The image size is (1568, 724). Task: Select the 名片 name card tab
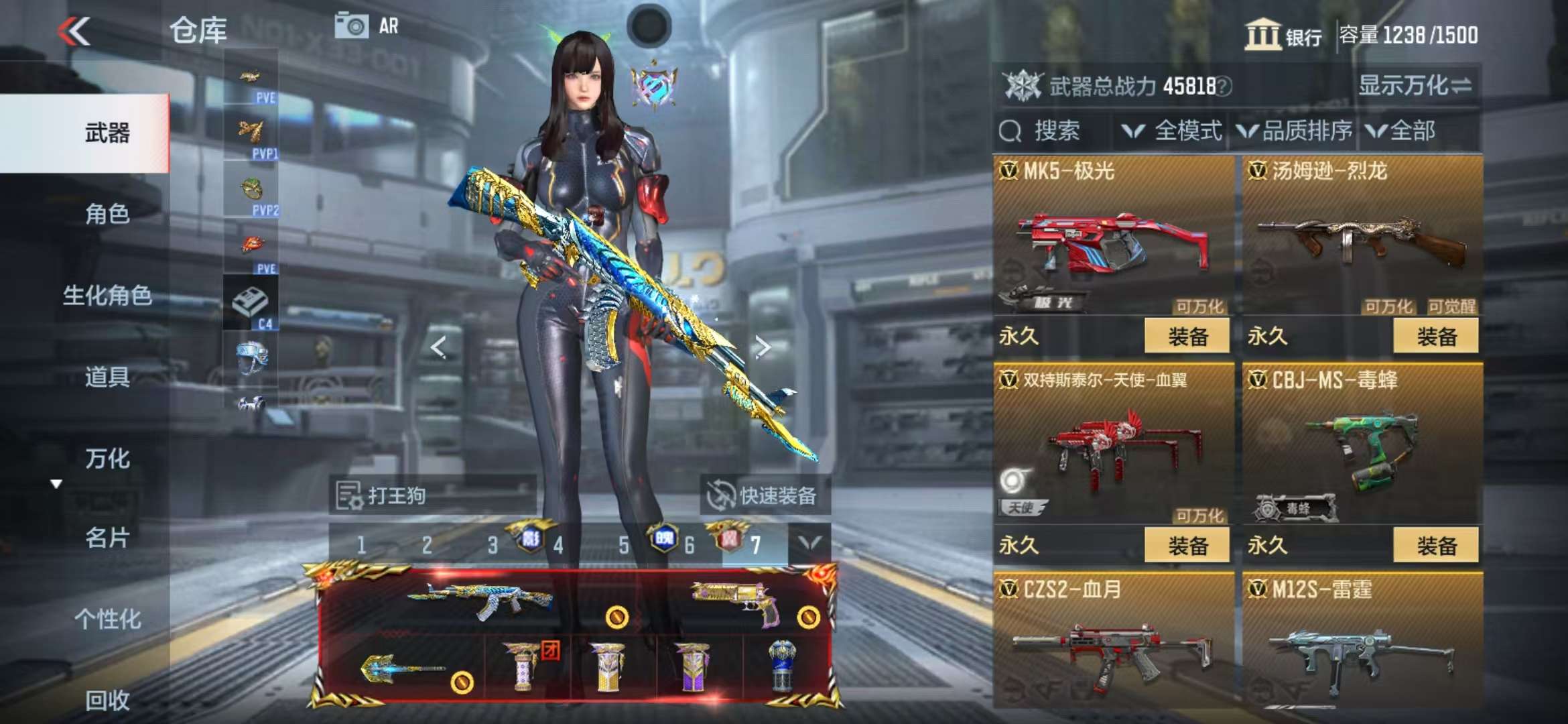(x=107, y=538)
